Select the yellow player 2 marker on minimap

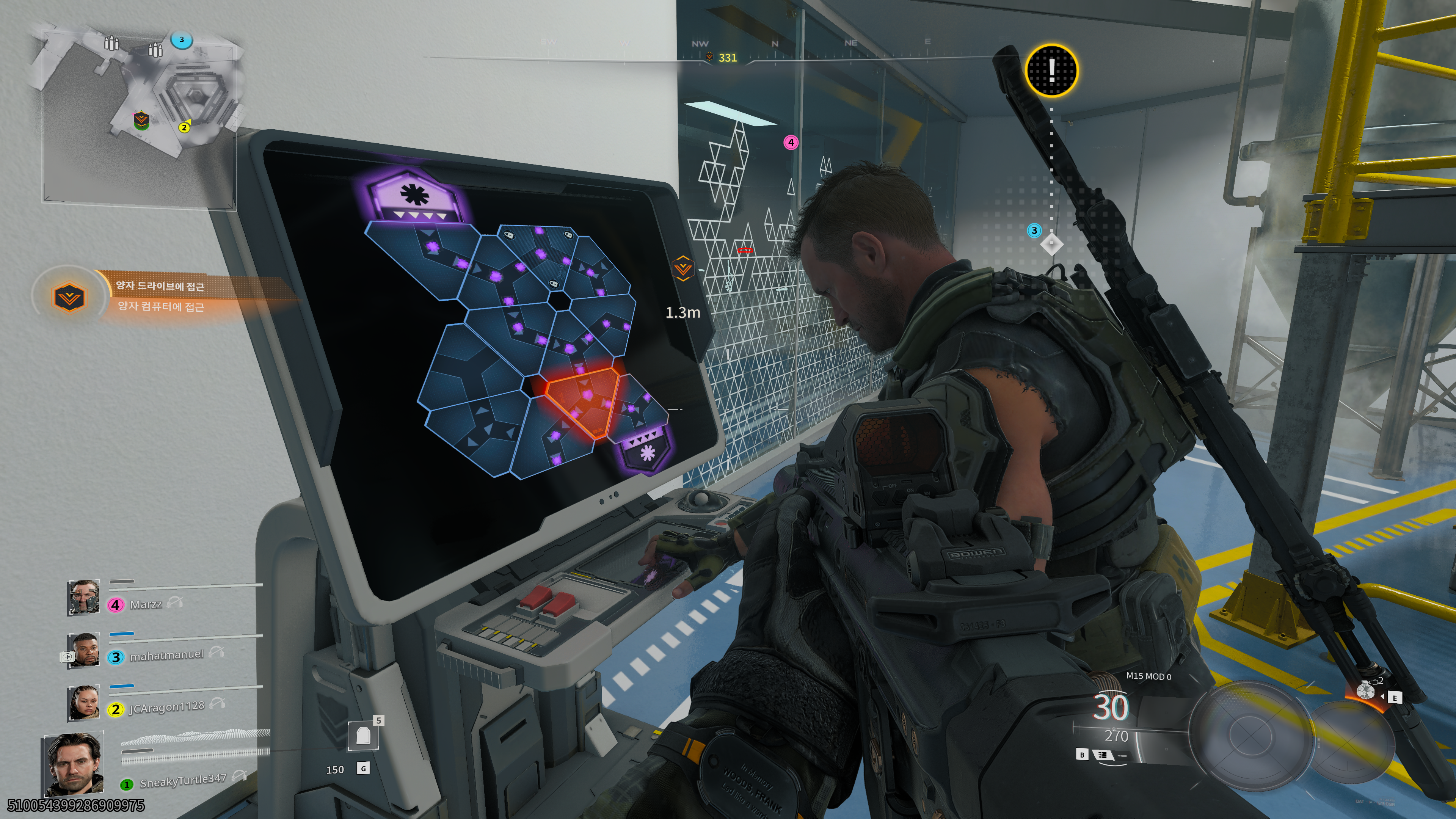pyautogui.click(x=184, y=128)
